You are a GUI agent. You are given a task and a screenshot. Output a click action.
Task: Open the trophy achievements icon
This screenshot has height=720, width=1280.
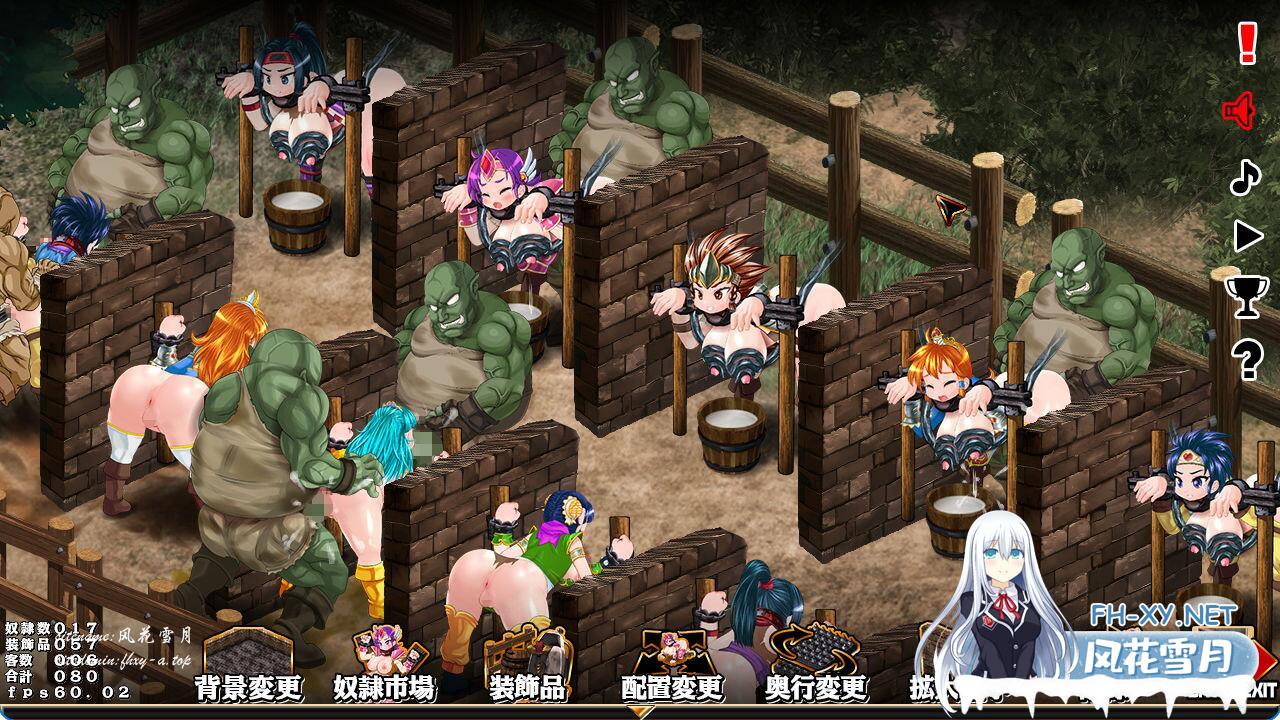[1246, 297]
